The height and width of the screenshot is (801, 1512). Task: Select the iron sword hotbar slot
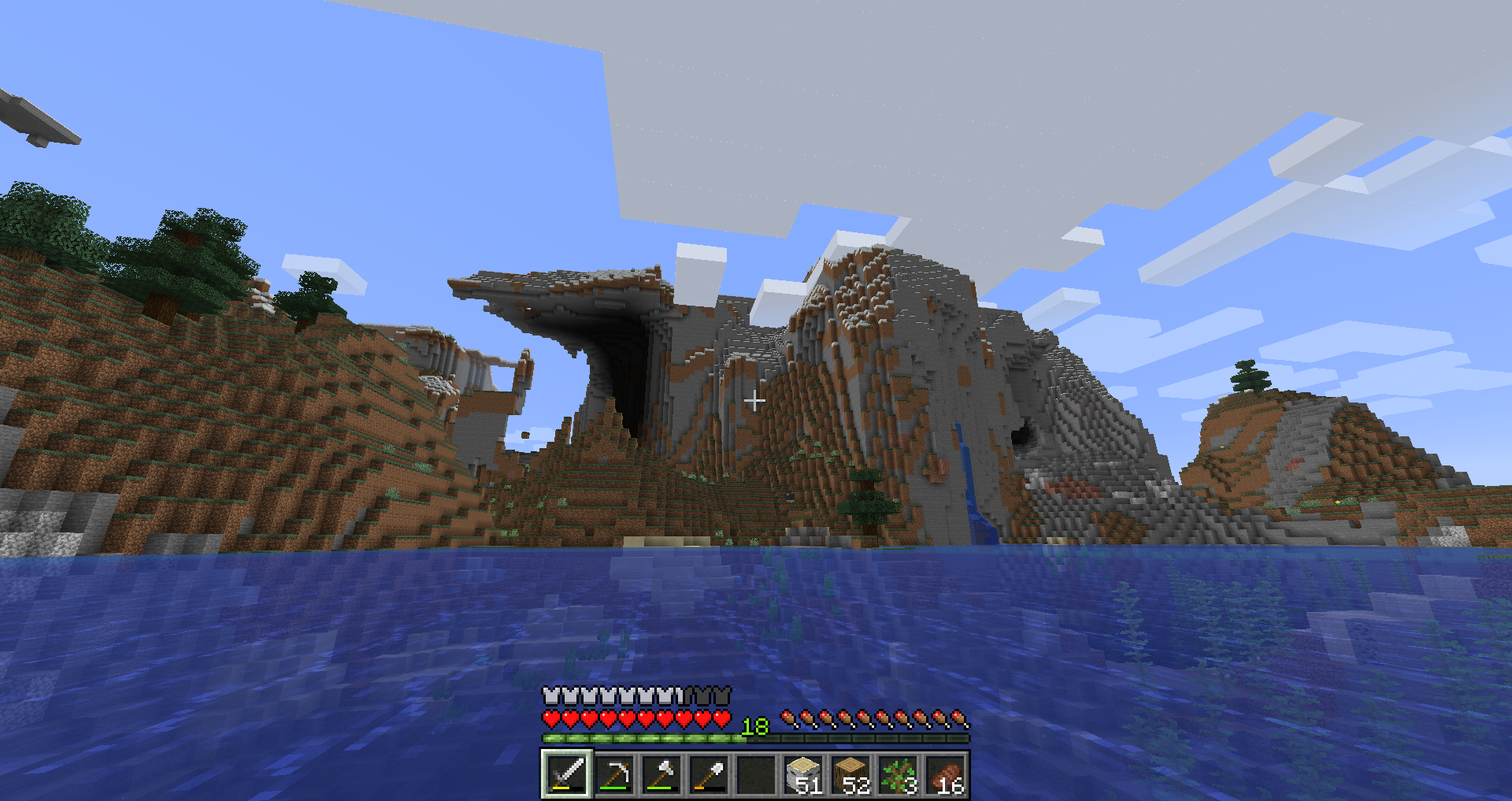567,774
